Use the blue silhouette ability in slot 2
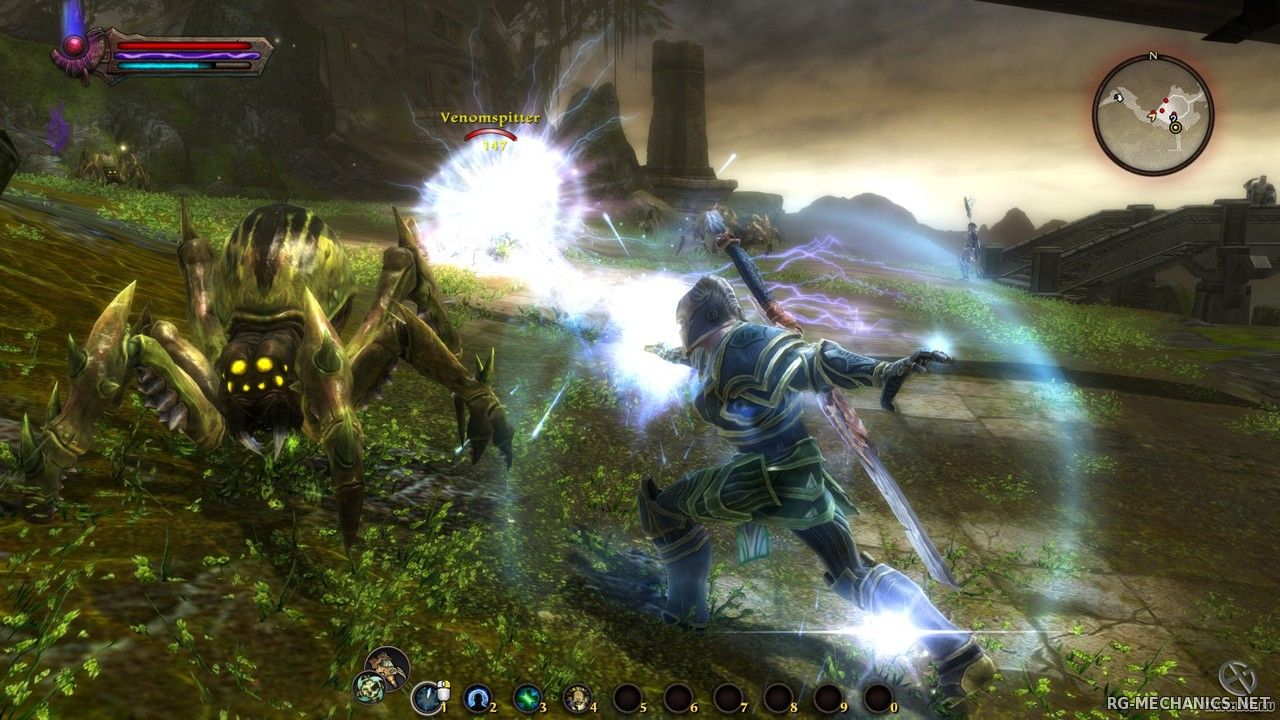The image size is (1280, 720). tap(478, 696)
